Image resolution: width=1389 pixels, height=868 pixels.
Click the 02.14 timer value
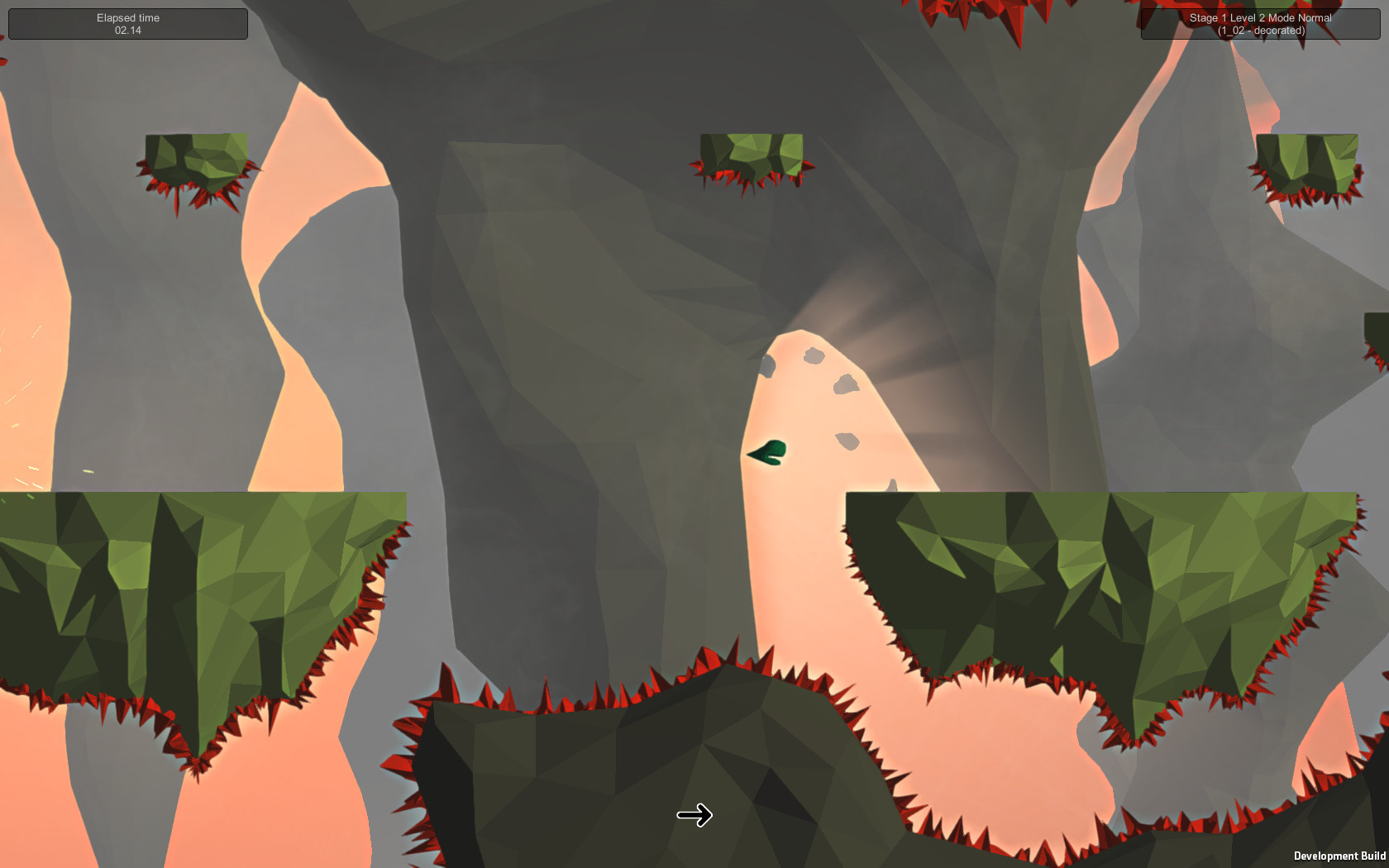click(x=128, y=31)
